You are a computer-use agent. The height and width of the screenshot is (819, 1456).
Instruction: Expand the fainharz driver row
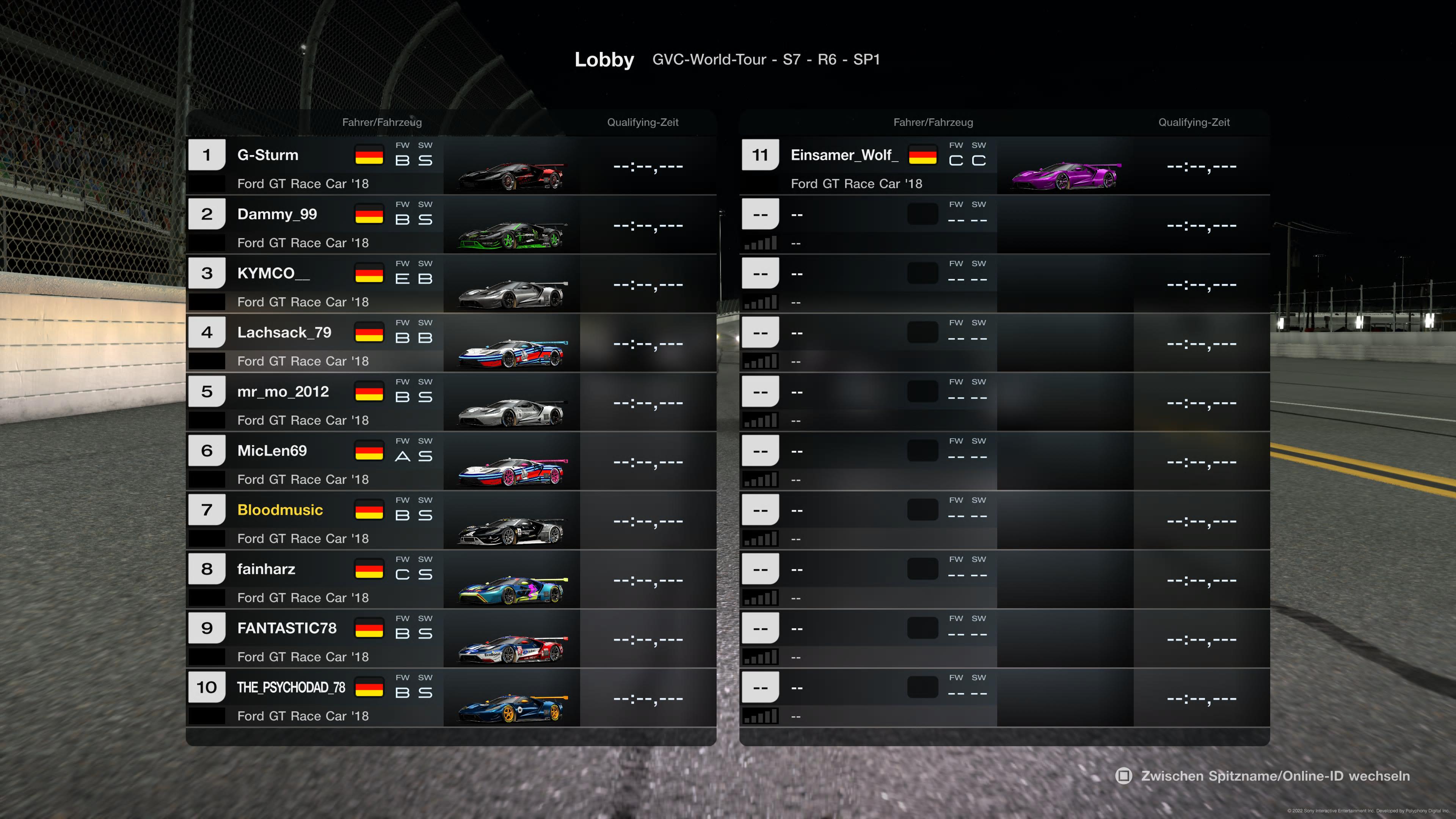point(266,569)
